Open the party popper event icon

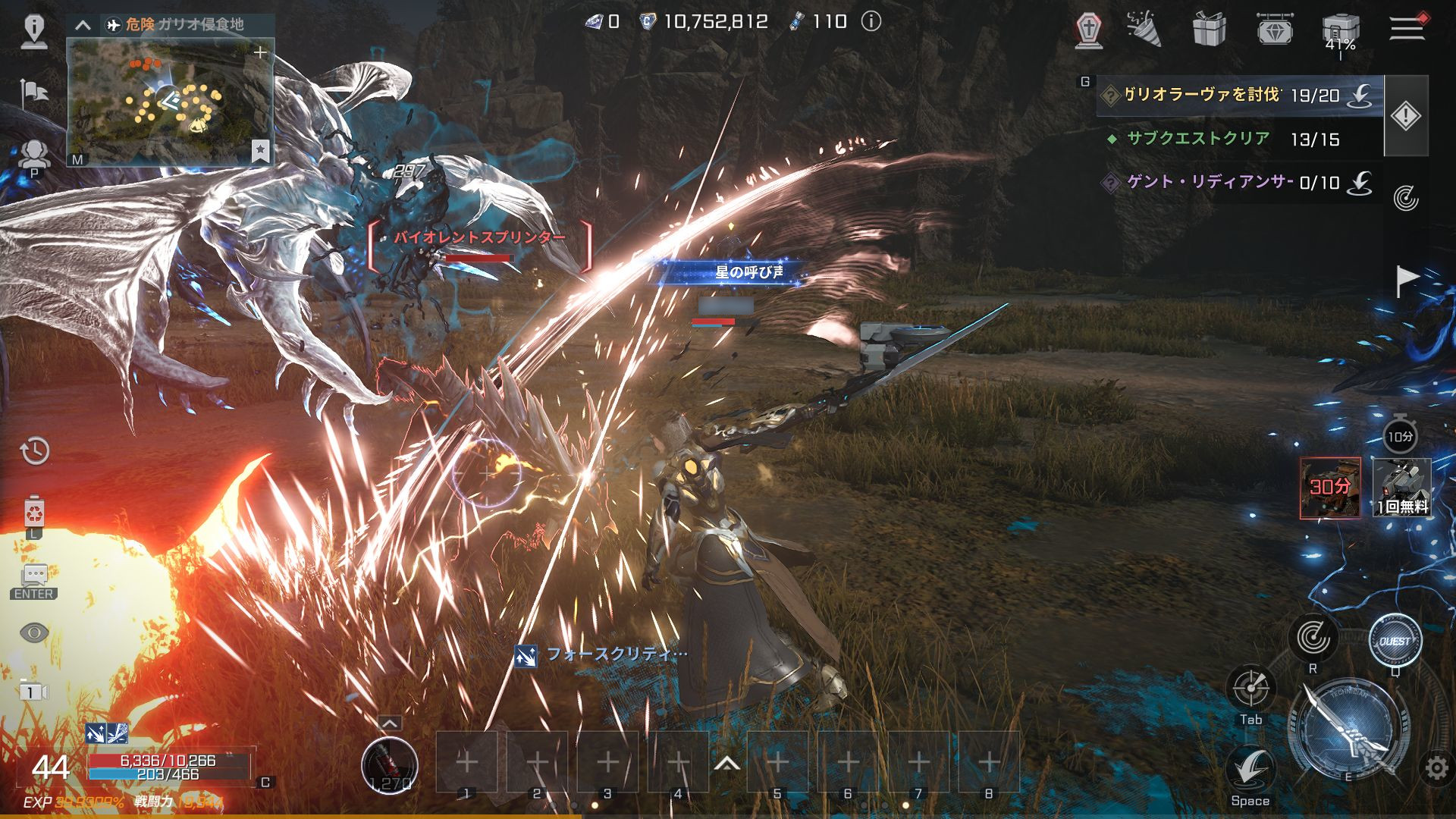click(x=1144, y=30)
